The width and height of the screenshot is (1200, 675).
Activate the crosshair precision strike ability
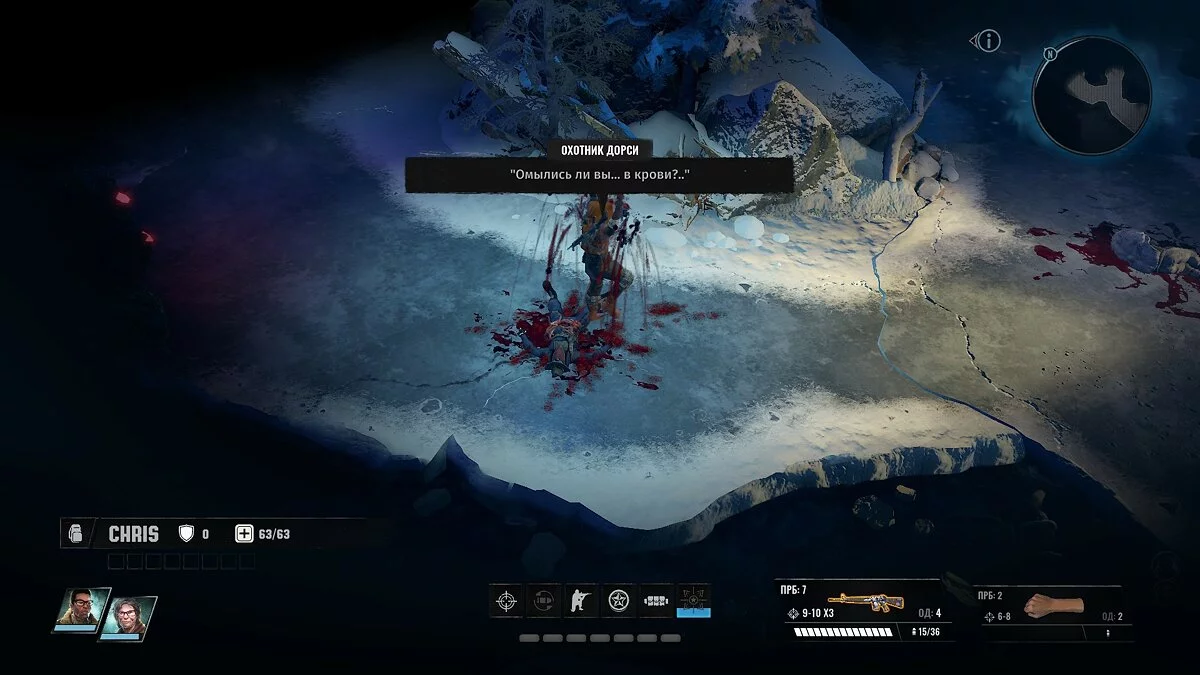507,601
